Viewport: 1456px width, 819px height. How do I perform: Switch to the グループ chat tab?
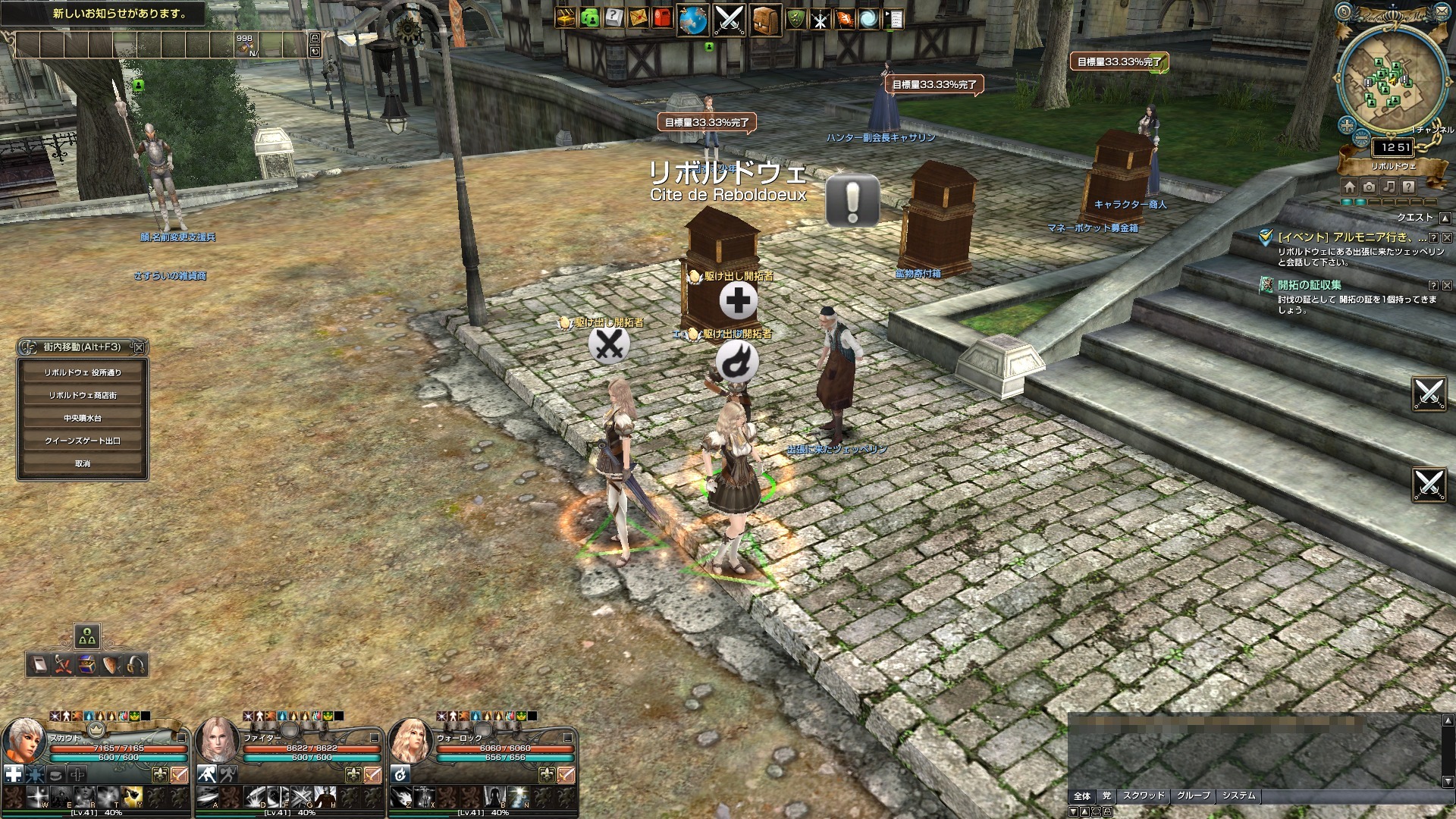[1194, 795]
